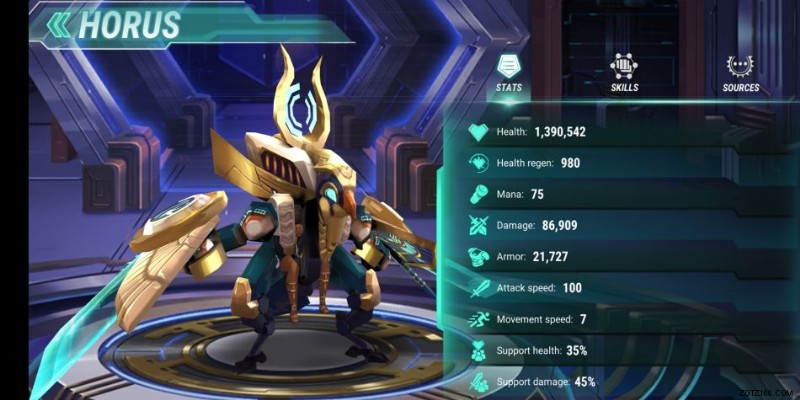800x400 pixels.
Task: Show the Sources tab
Action: click(x=741, y=73)
